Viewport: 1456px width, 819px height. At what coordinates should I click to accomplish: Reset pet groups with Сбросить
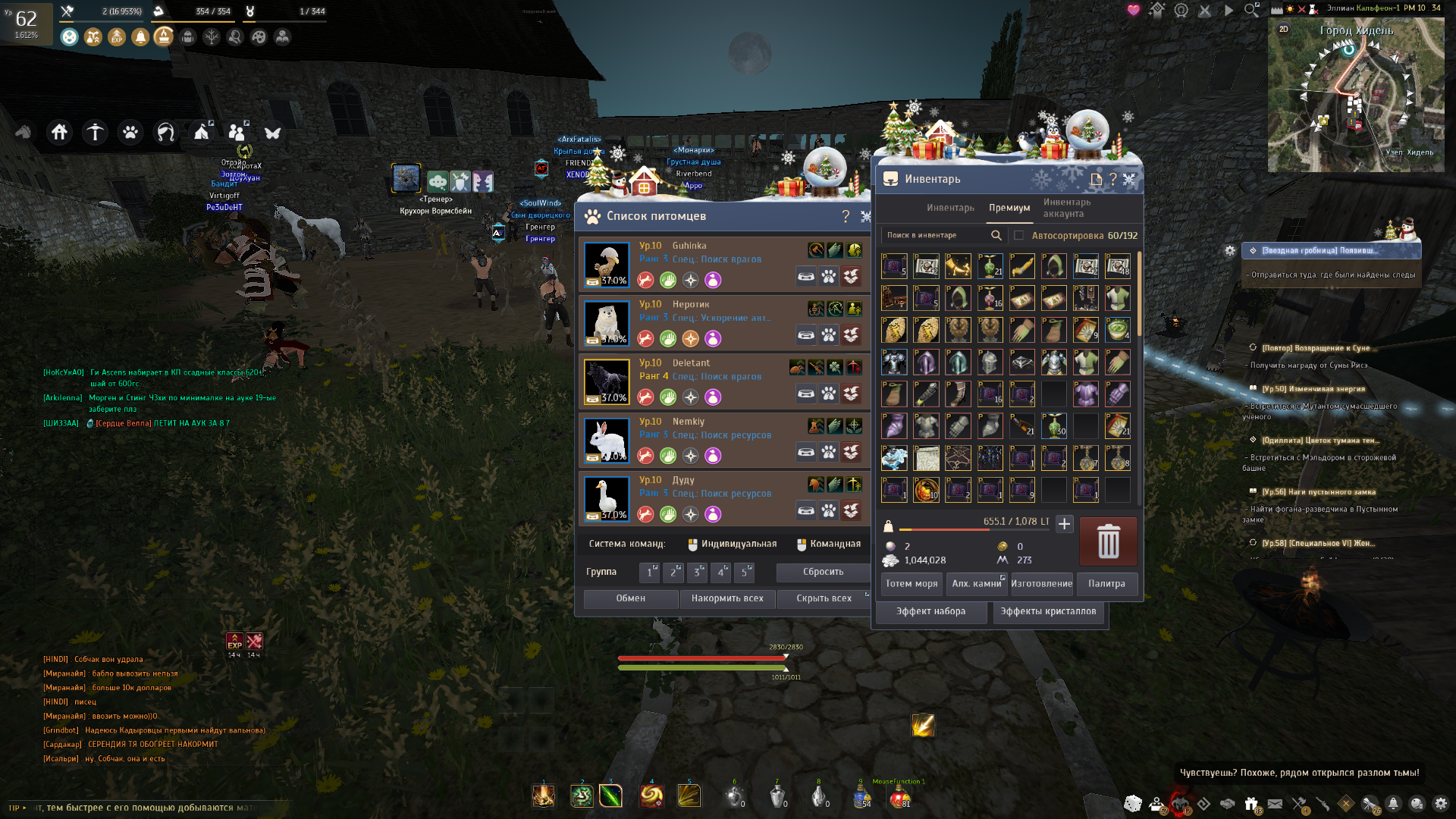click(823, 572)
